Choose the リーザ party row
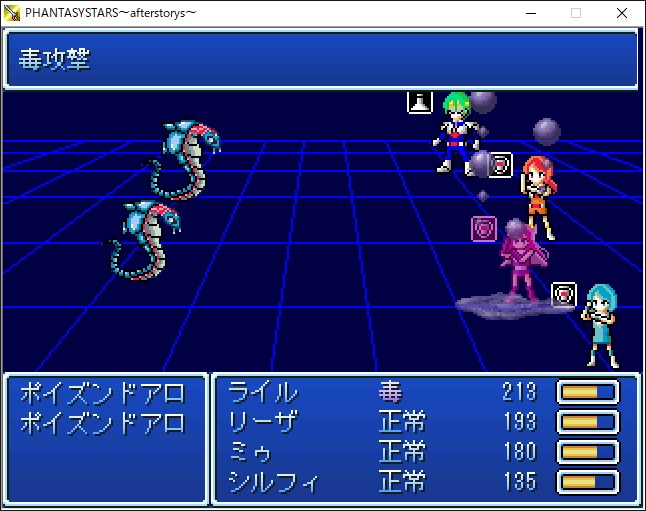 pos(264,421)
